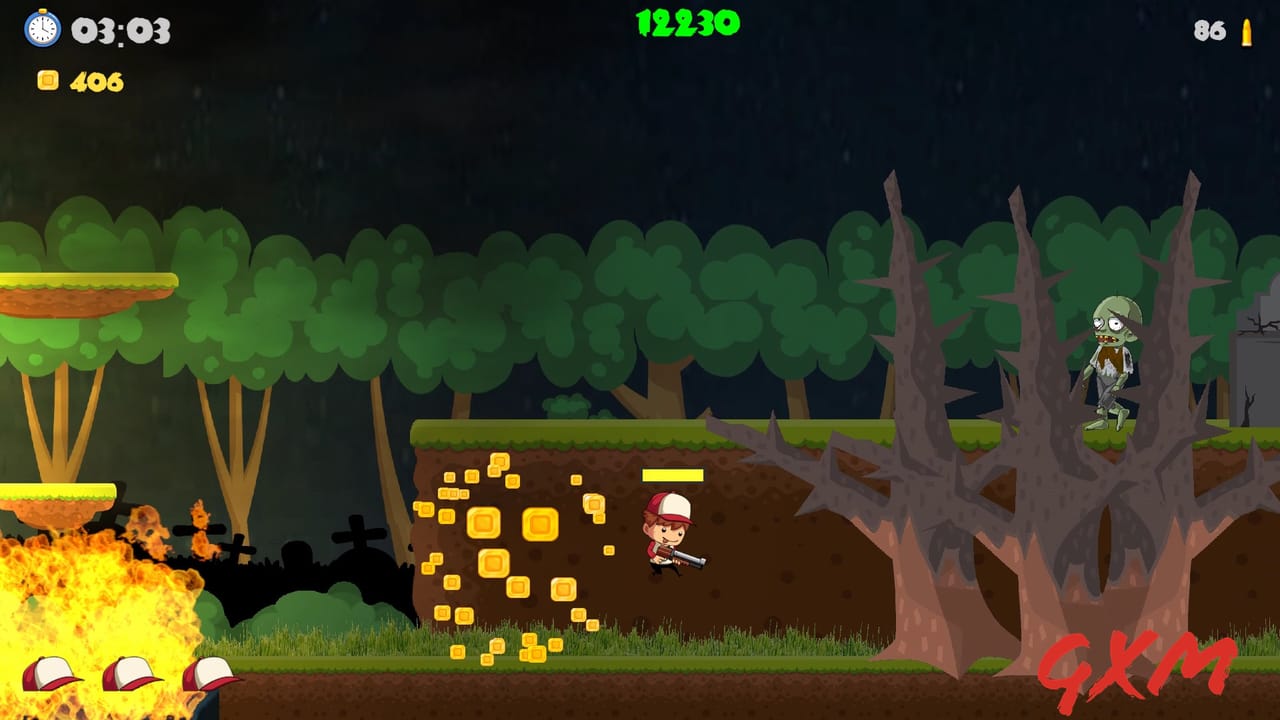
Task: Click the ammo count 86
Action: tap(1206, 31)
